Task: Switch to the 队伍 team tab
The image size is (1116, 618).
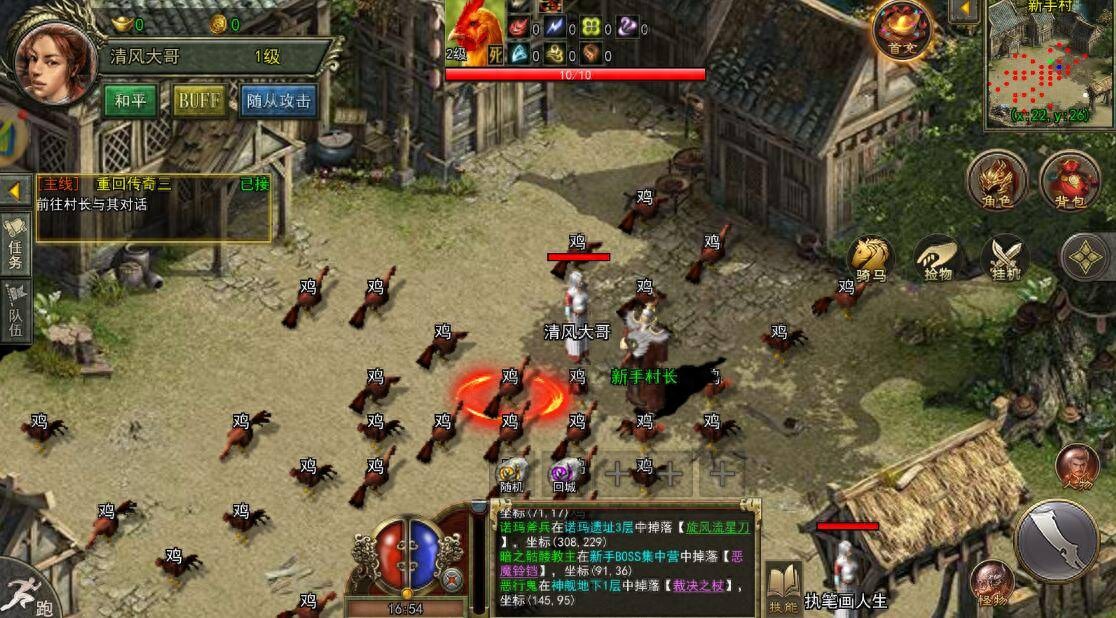Action: (x=16, y=313)
